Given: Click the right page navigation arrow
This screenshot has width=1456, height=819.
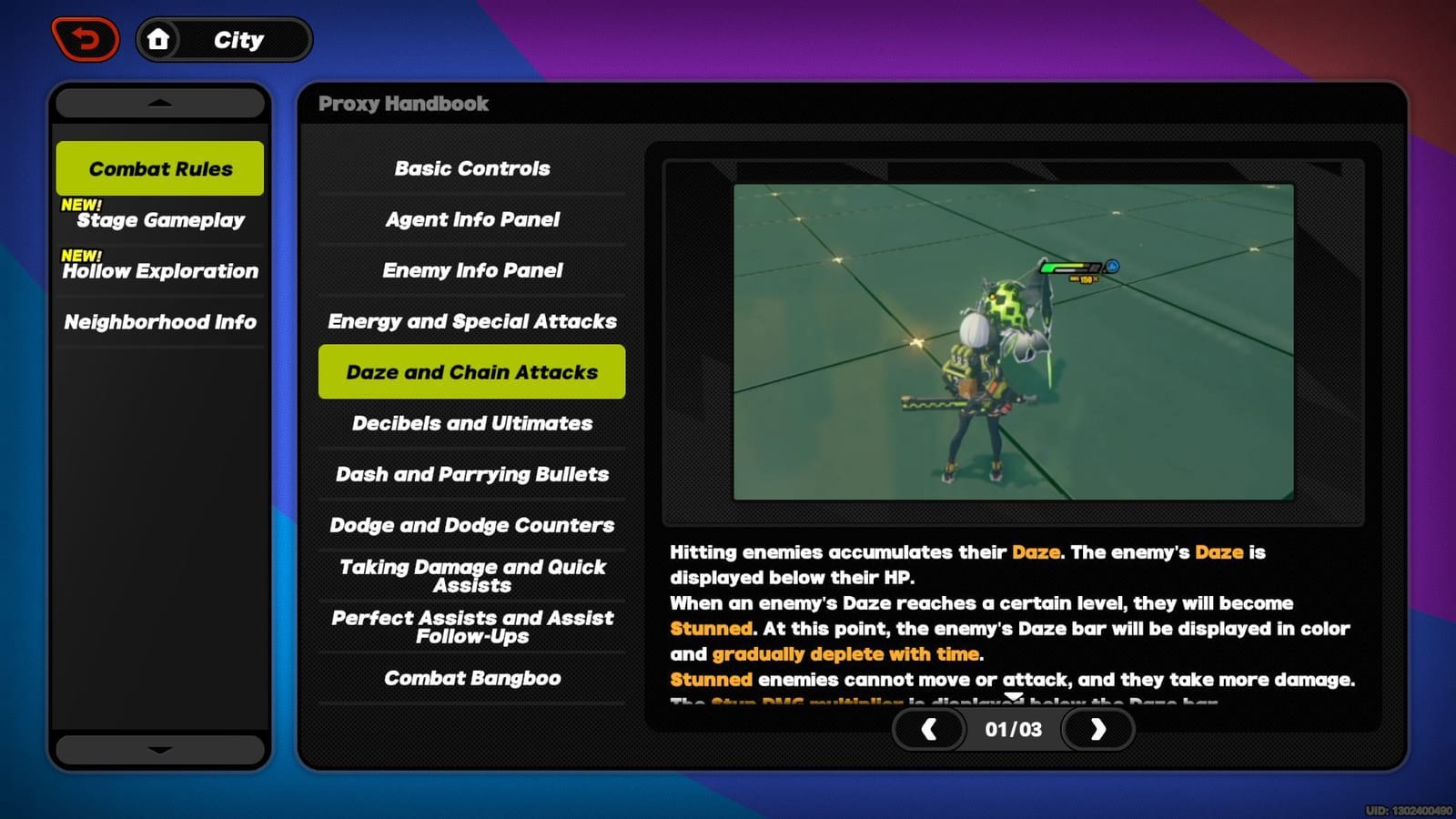Looking at the screenshot, I should pos(1097,729).
